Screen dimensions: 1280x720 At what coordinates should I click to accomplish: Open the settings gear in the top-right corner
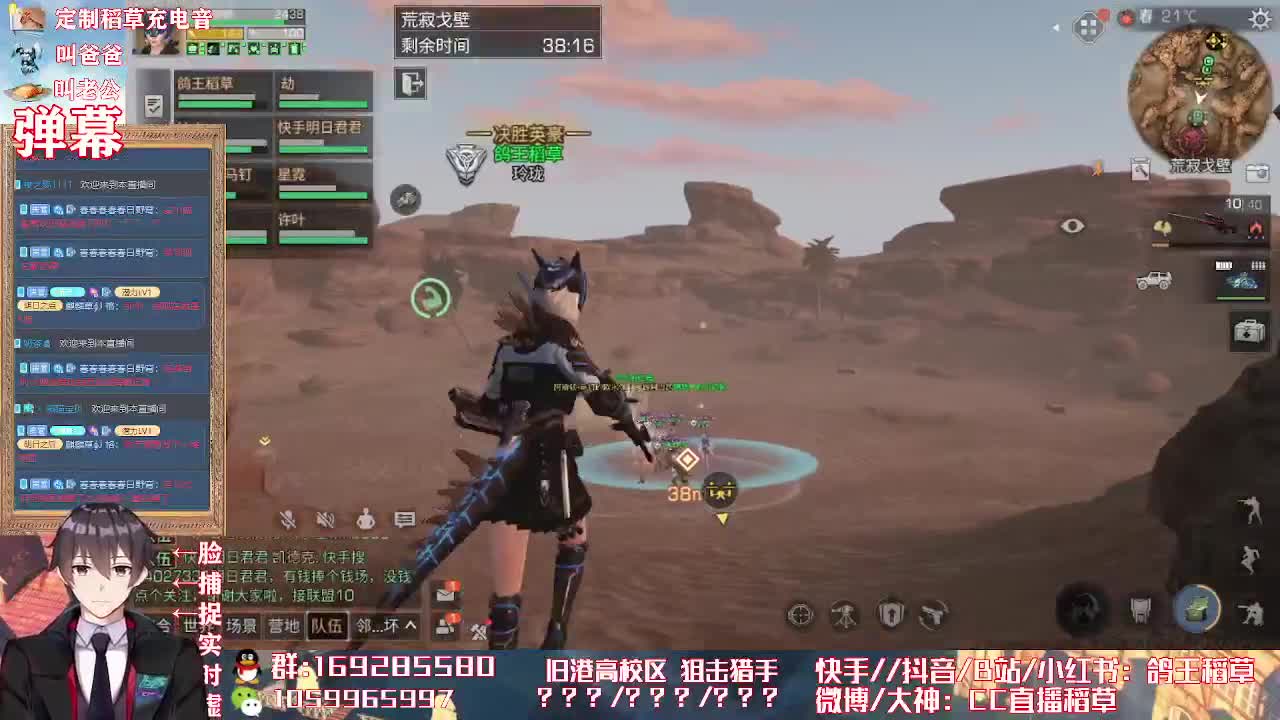tap(1257, 18)
